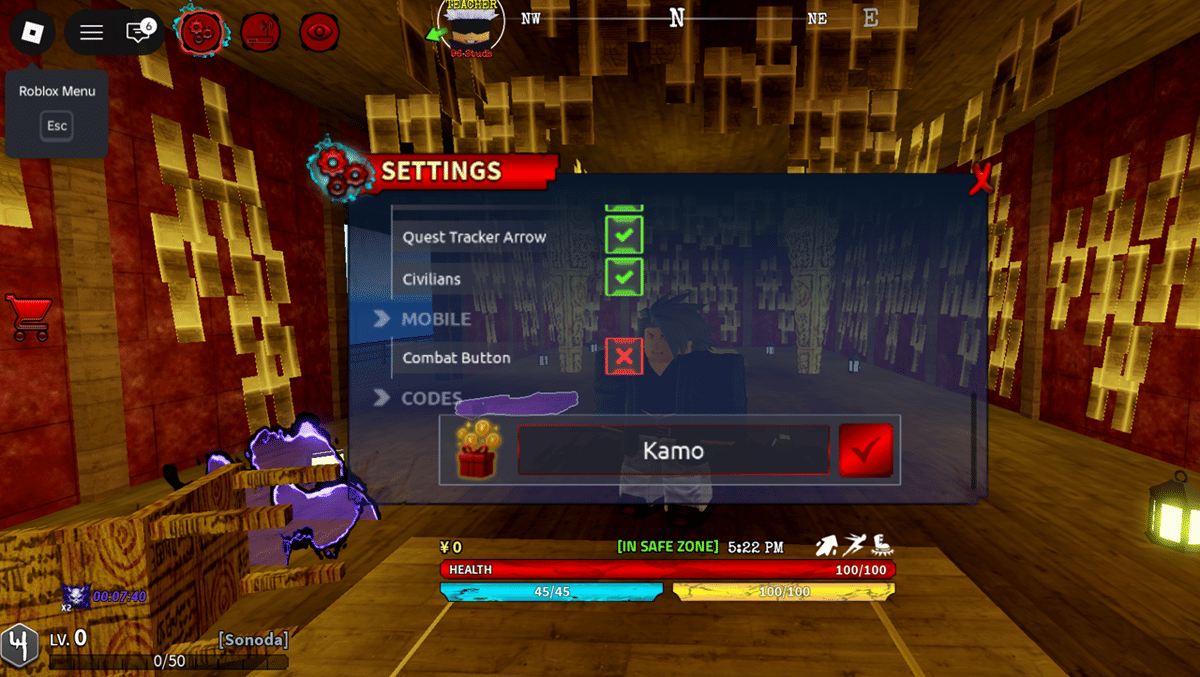1200x677 pixels.
Task: Enable the Combat Button option
Action: coord(624,357)
